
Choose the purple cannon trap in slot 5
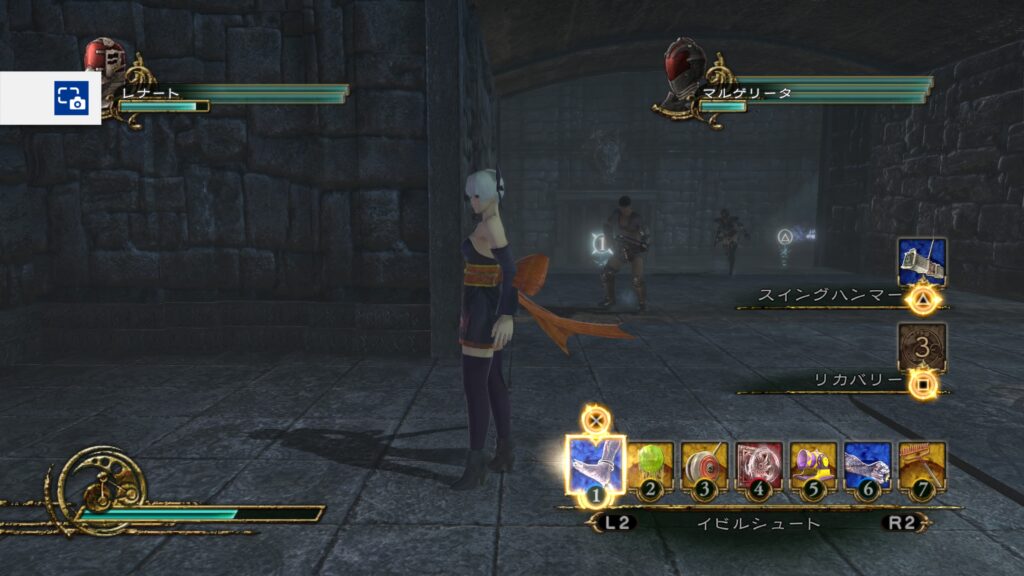pos(813,466)
